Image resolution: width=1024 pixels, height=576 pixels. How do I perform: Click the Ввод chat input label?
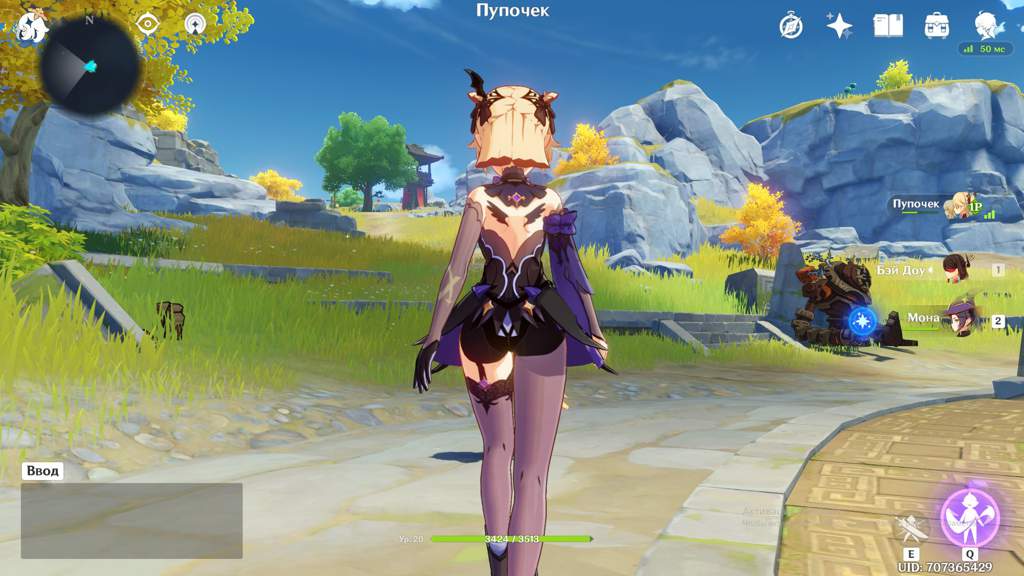(x=43, y=471)
